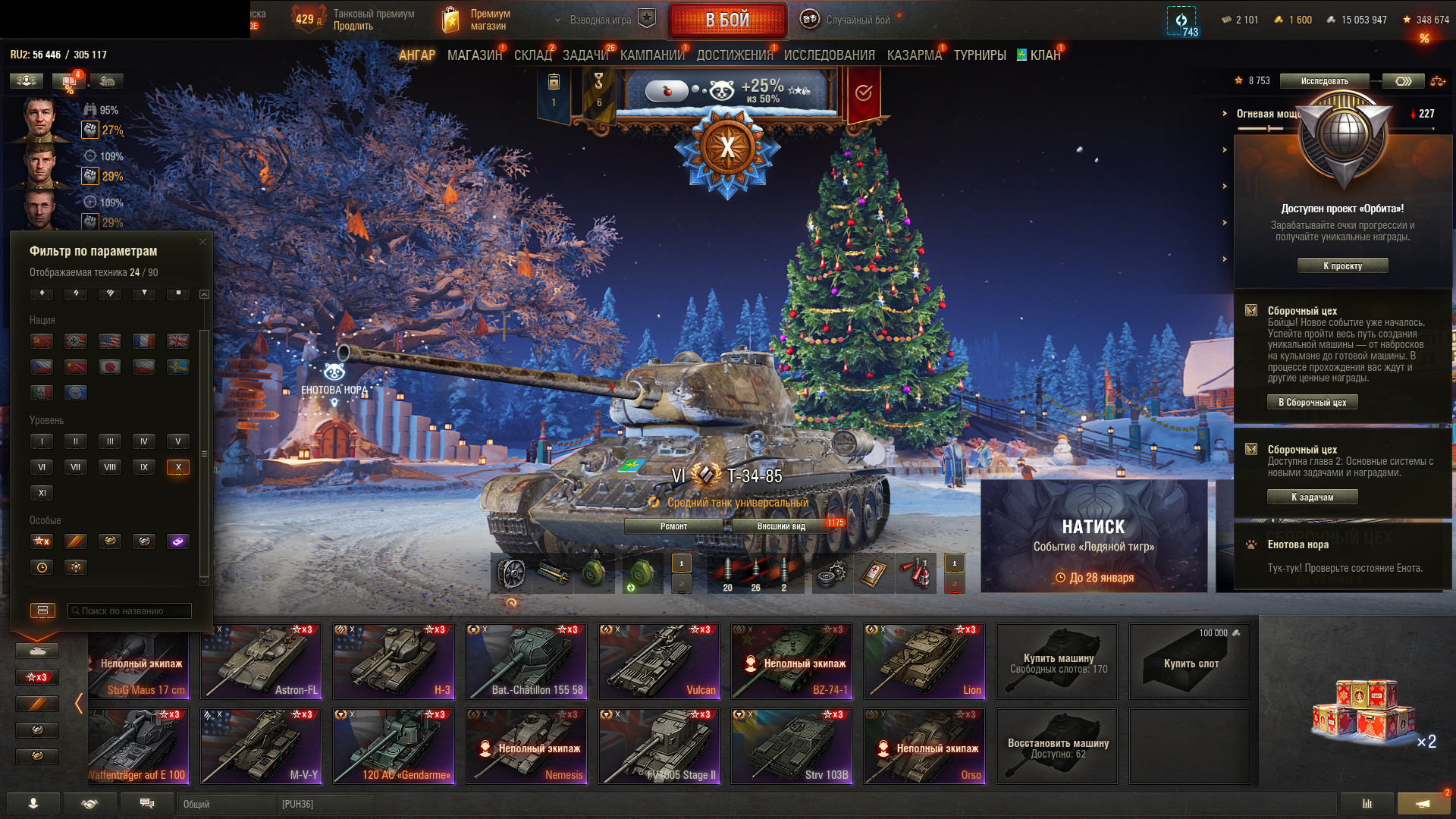The width and height of the screenshot is (1456, 819).
Task: Click the Купить машину slot
Action: [x=1057, y=662]
